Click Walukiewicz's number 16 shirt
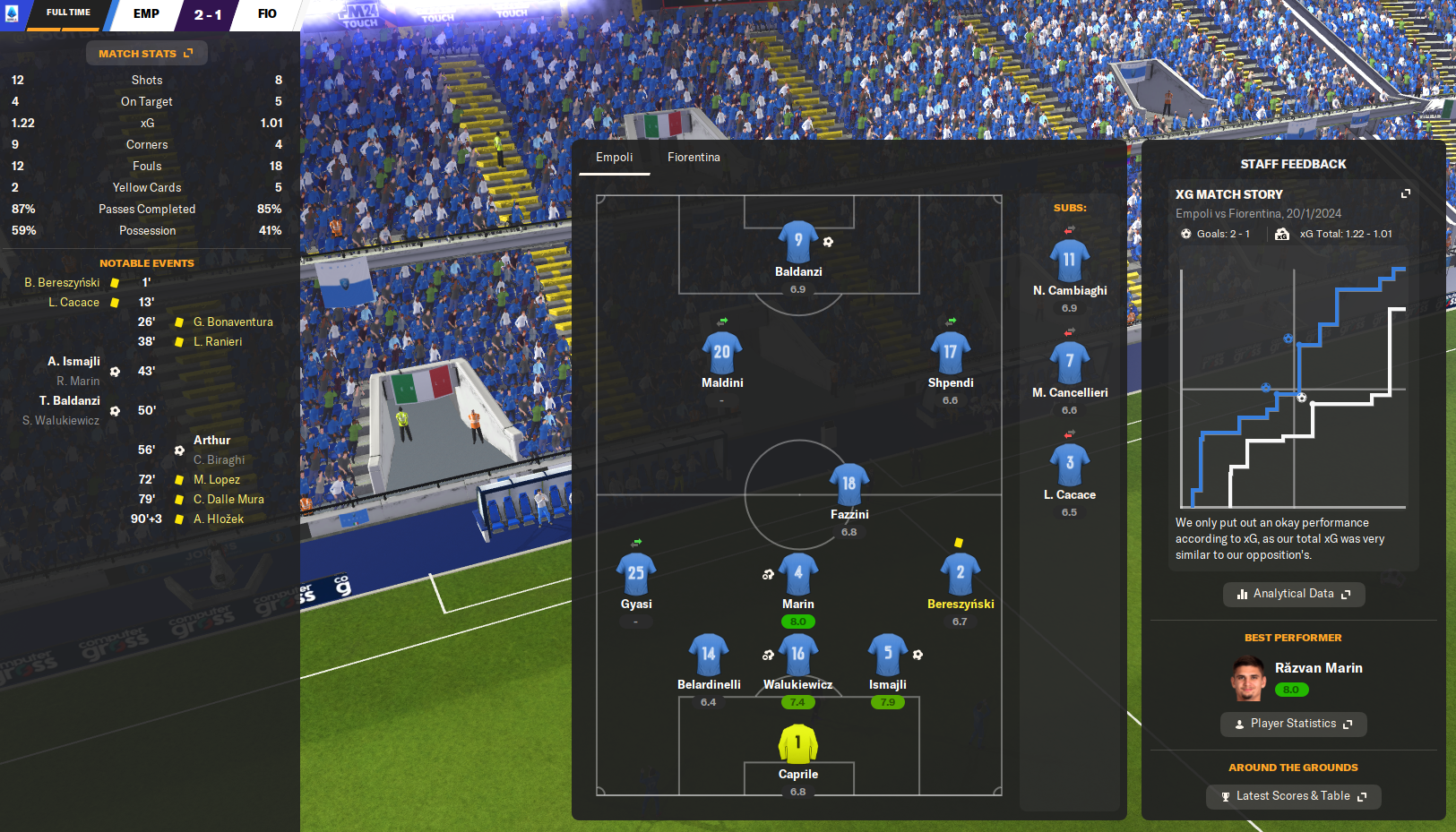The width and height of the screenshot is (1456, 832). 797,654
